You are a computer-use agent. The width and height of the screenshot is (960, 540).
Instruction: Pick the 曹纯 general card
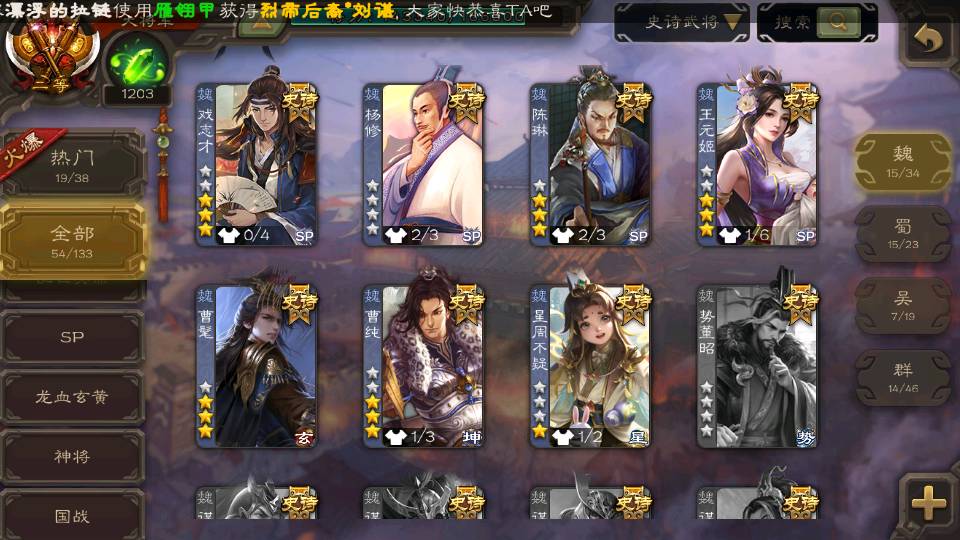(x=423, y=367)
